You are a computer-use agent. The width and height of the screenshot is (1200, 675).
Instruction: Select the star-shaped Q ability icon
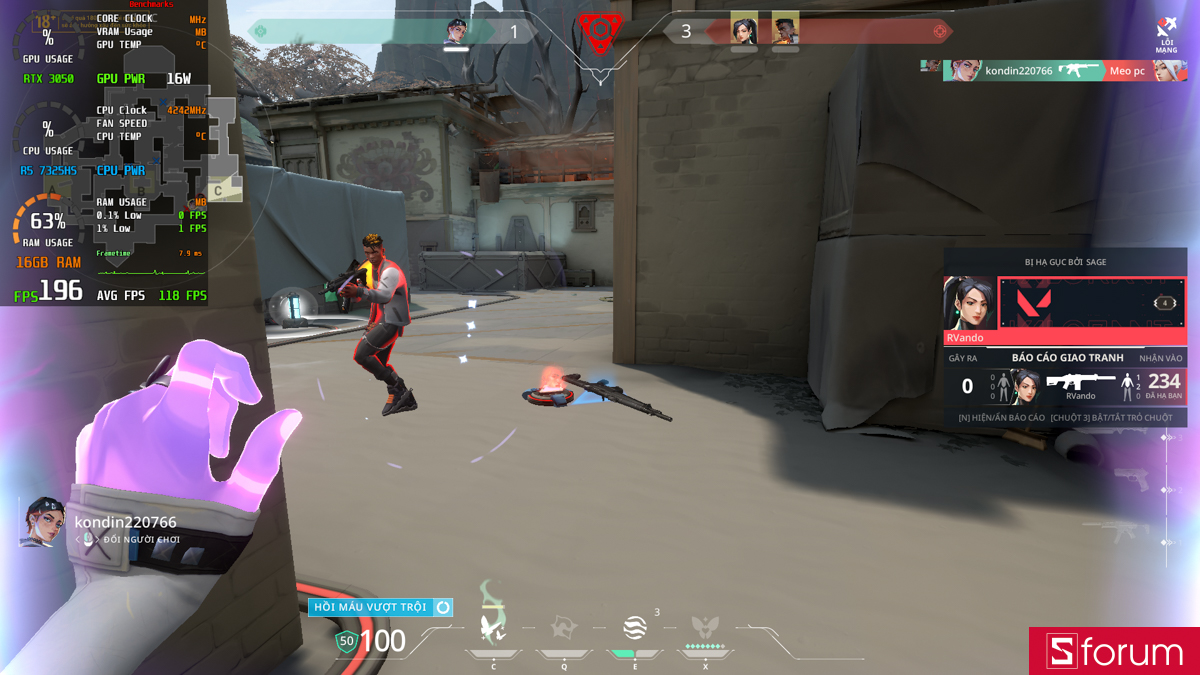(x=563, y=628)
